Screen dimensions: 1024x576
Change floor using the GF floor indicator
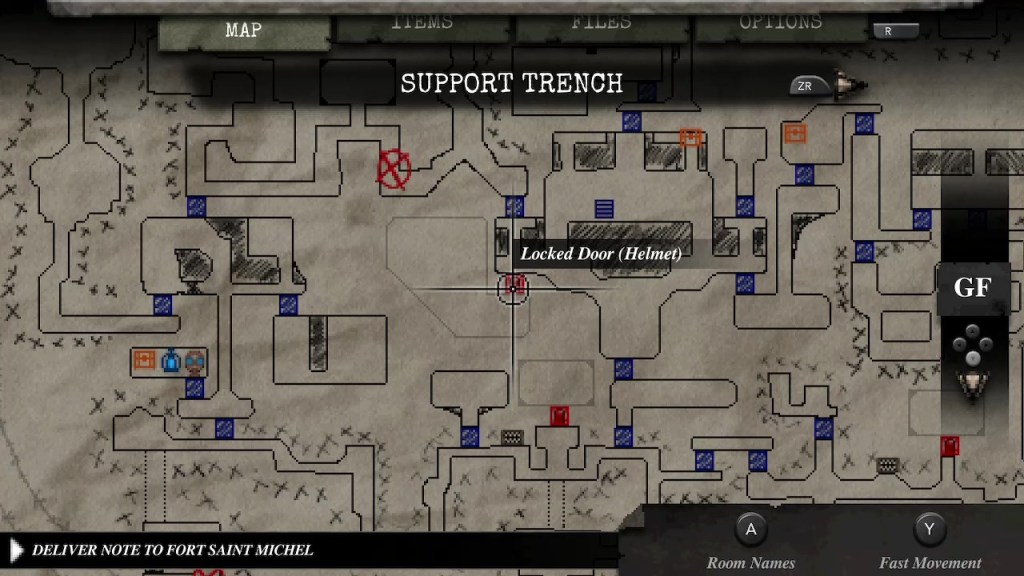point(971,289)
